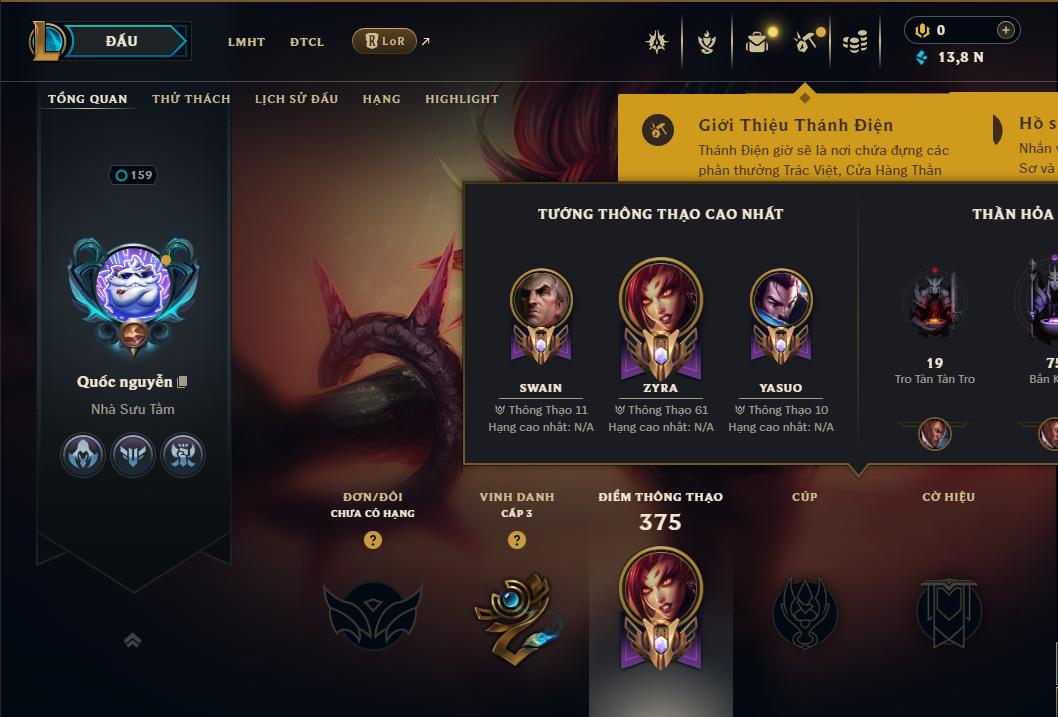Add RP with the plus button
The width and height of the screenshot is (1058, 717).
1005,30
